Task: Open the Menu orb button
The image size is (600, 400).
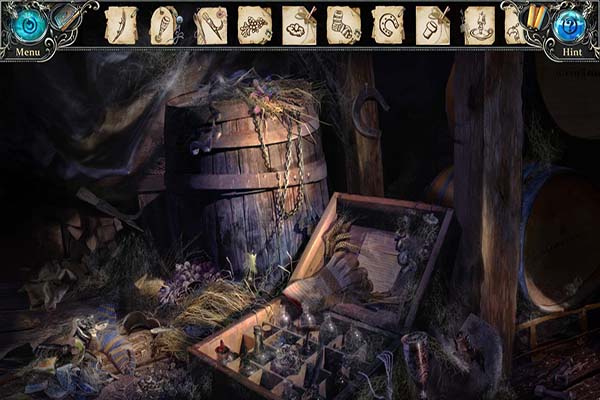Action: pyautogui.click(x=29, y=25)
